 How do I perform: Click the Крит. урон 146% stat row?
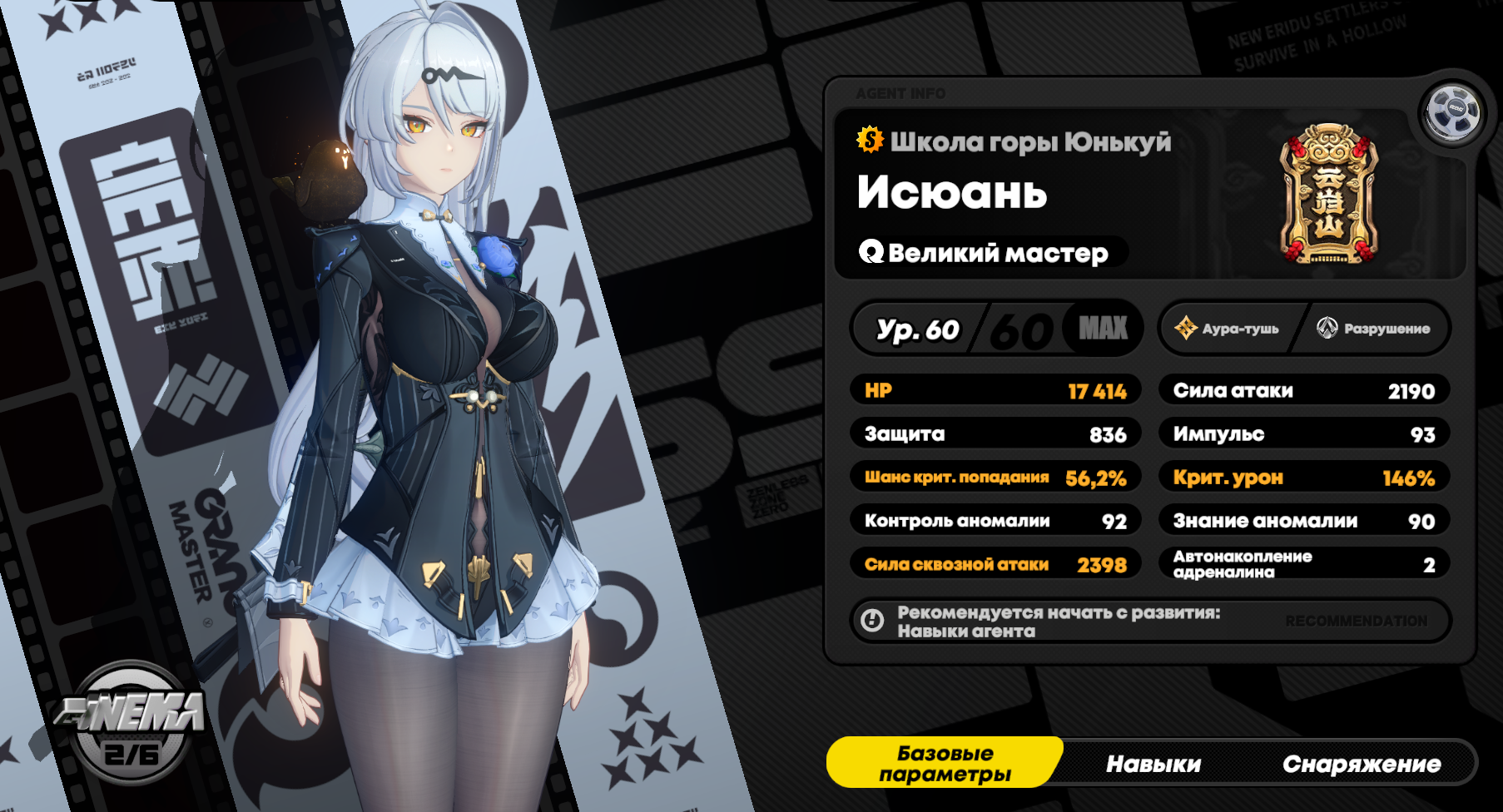[x=1304, y=477]
